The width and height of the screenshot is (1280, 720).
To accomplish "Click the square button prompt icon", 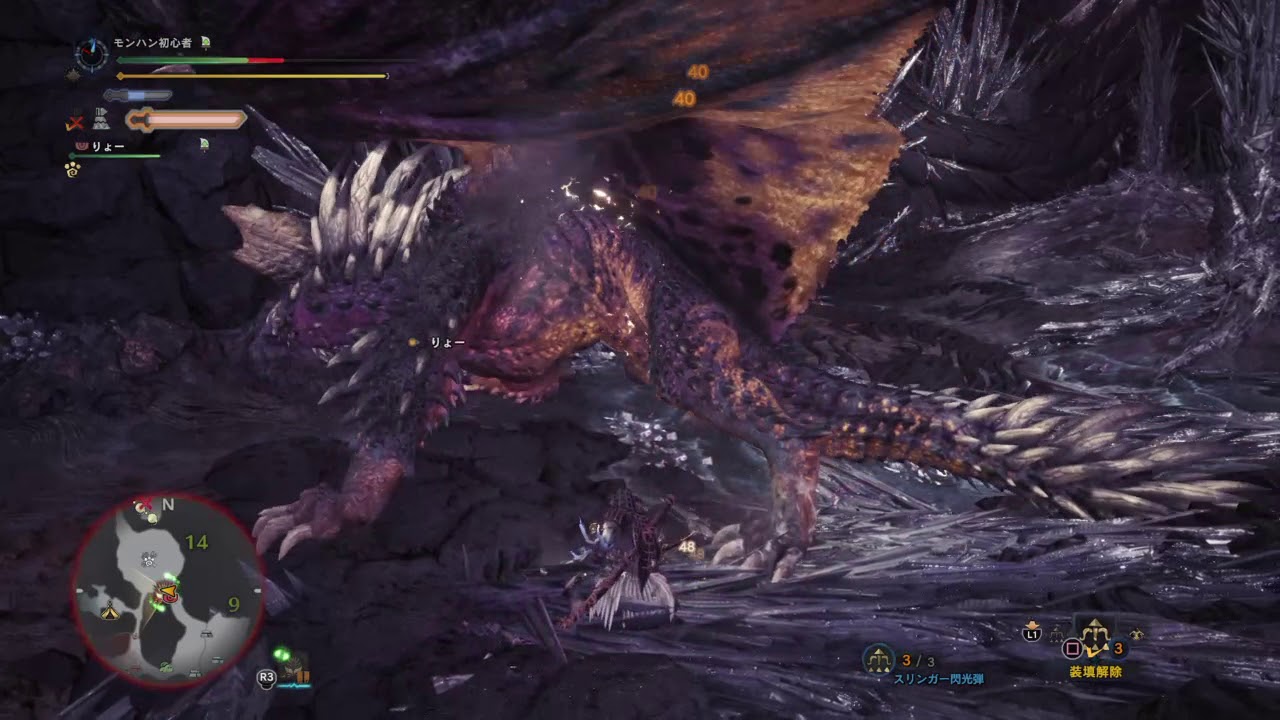I will [x=1072, y=647].
